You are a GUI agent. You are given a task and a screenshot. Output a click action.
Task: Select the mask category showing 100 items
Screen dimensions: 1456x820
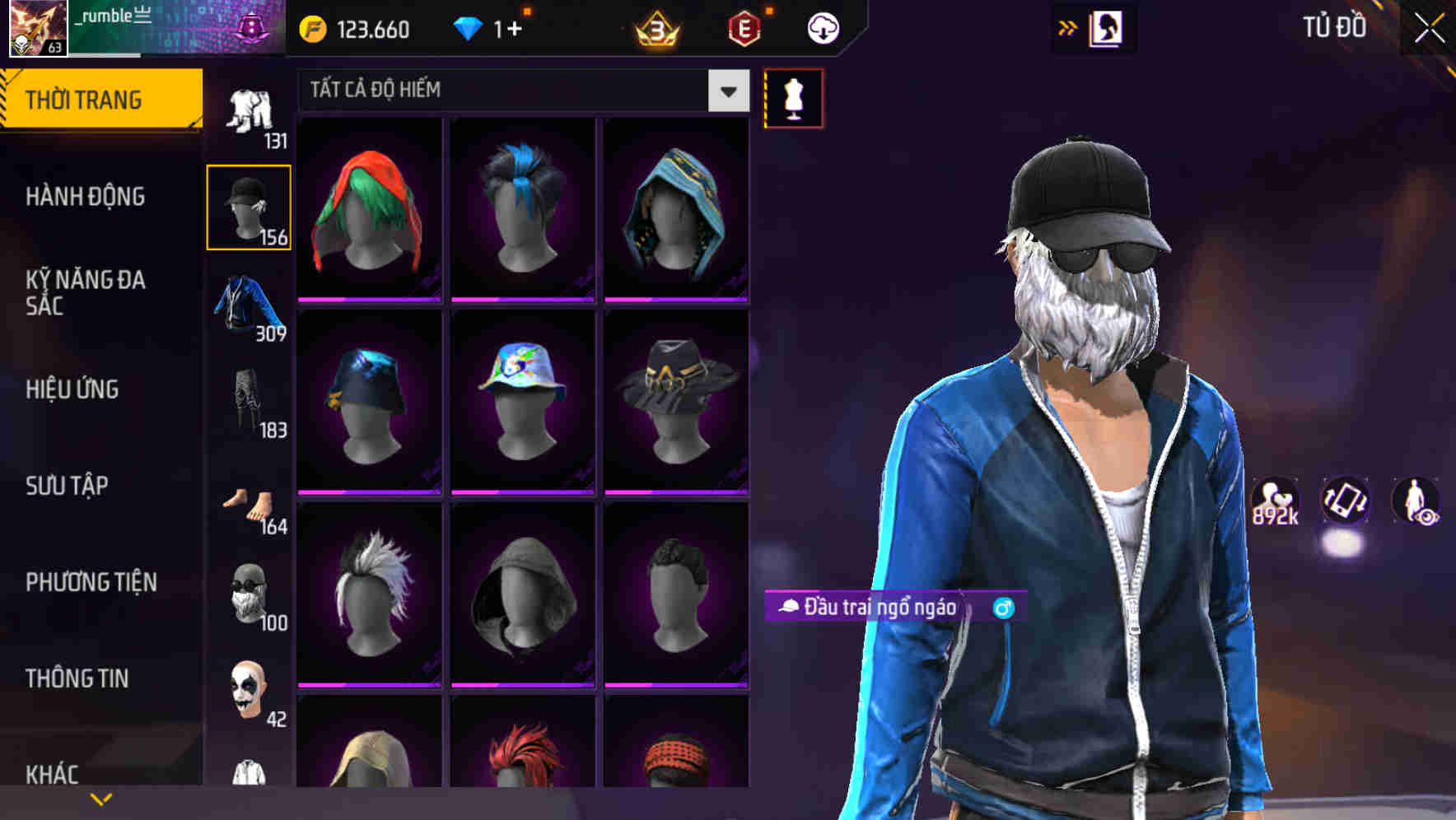[248, 594]
